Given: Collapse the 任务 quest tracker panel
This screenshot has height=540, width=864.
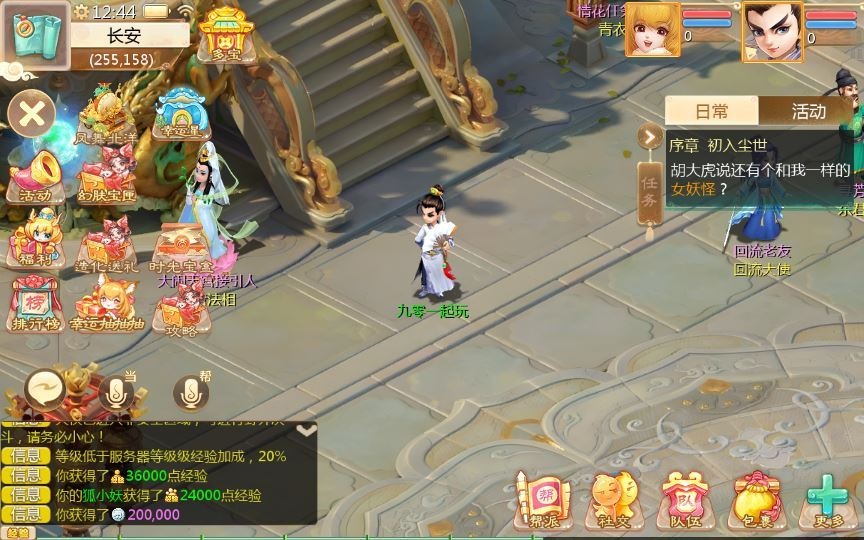Looking at the screenshot, I should [650, 137].
